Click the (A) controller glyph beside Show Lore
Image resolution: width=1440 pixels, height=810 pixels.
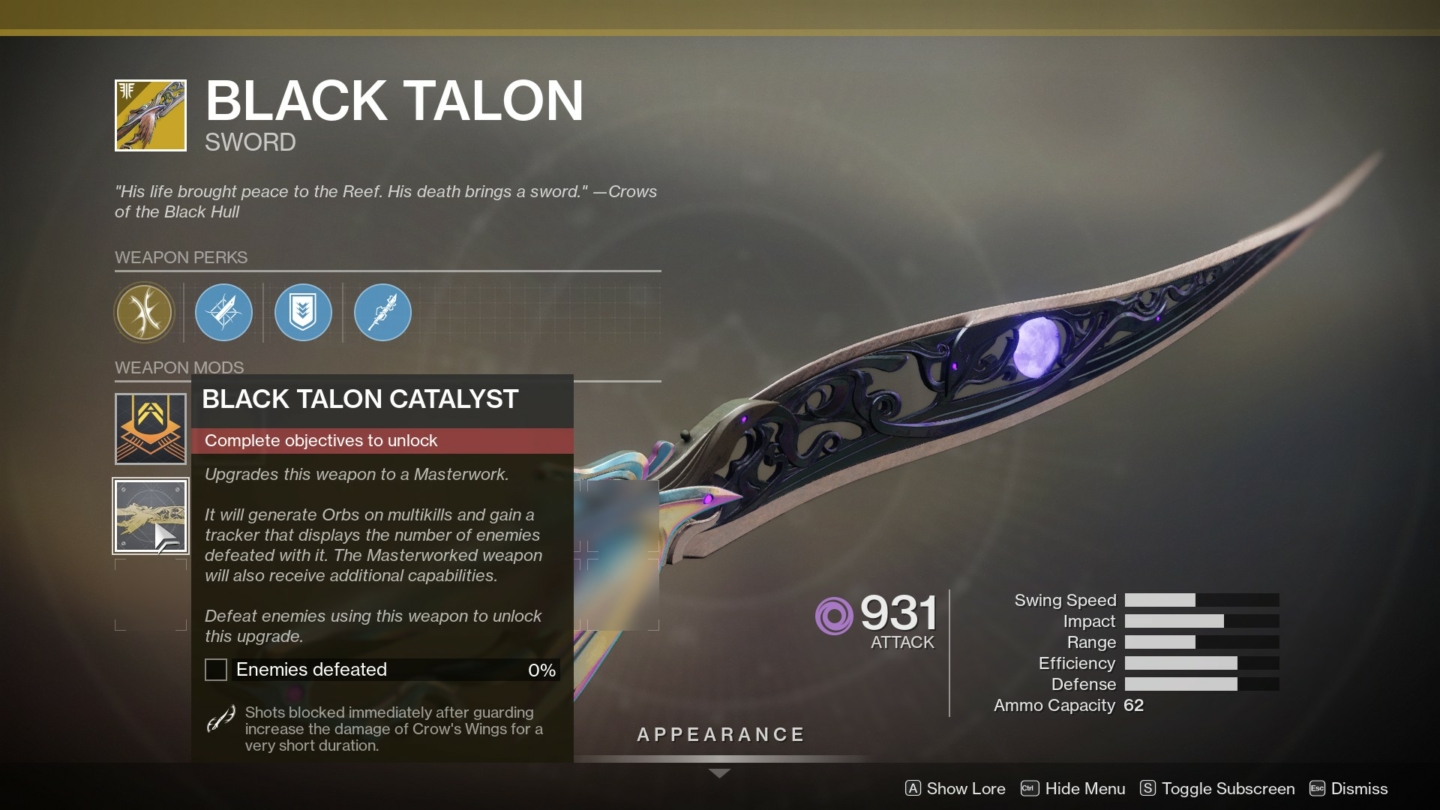912,788
